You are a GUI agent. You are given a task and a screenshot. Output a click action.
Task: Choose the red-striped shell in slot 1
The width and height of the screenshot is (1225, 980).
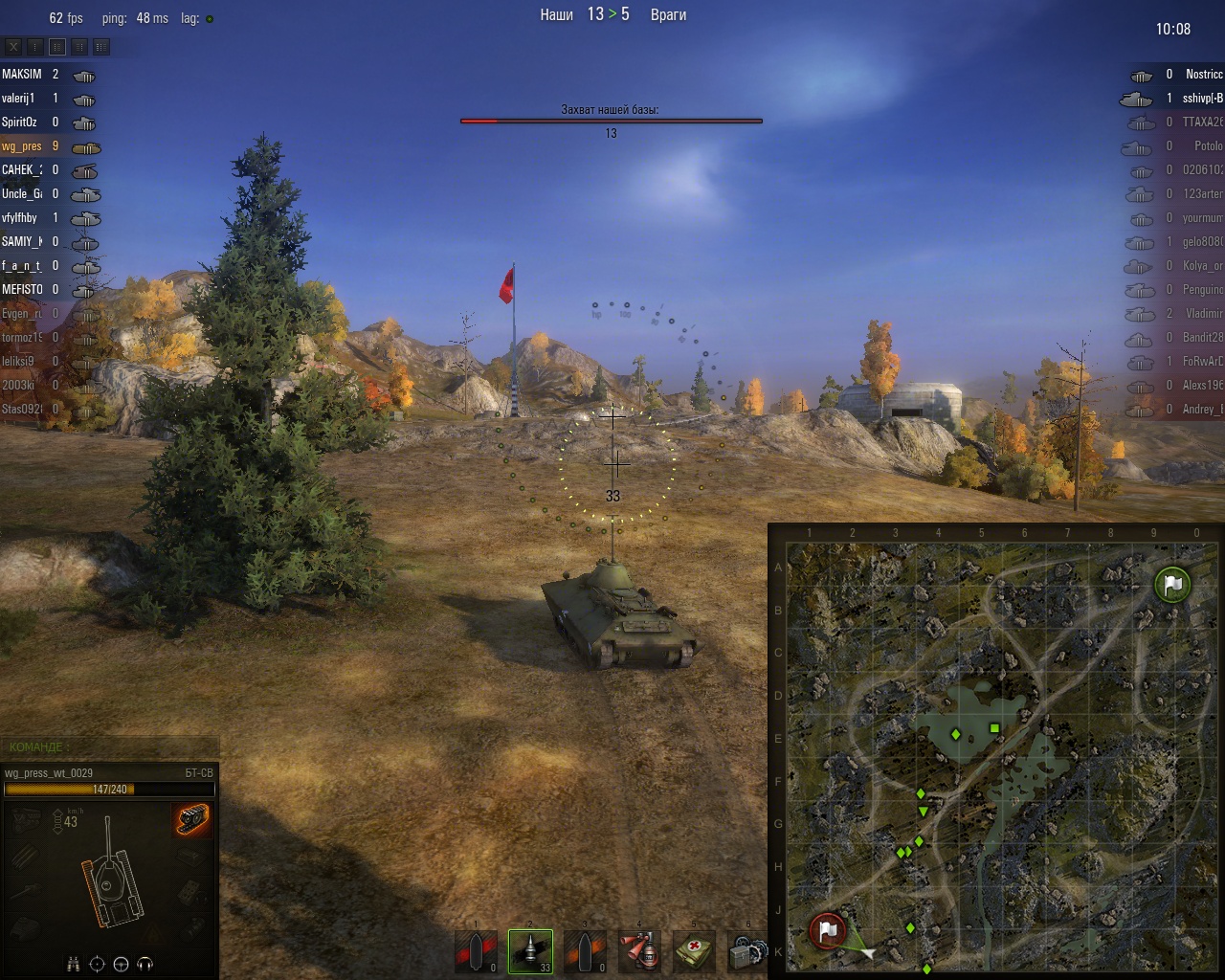[476, 951]
